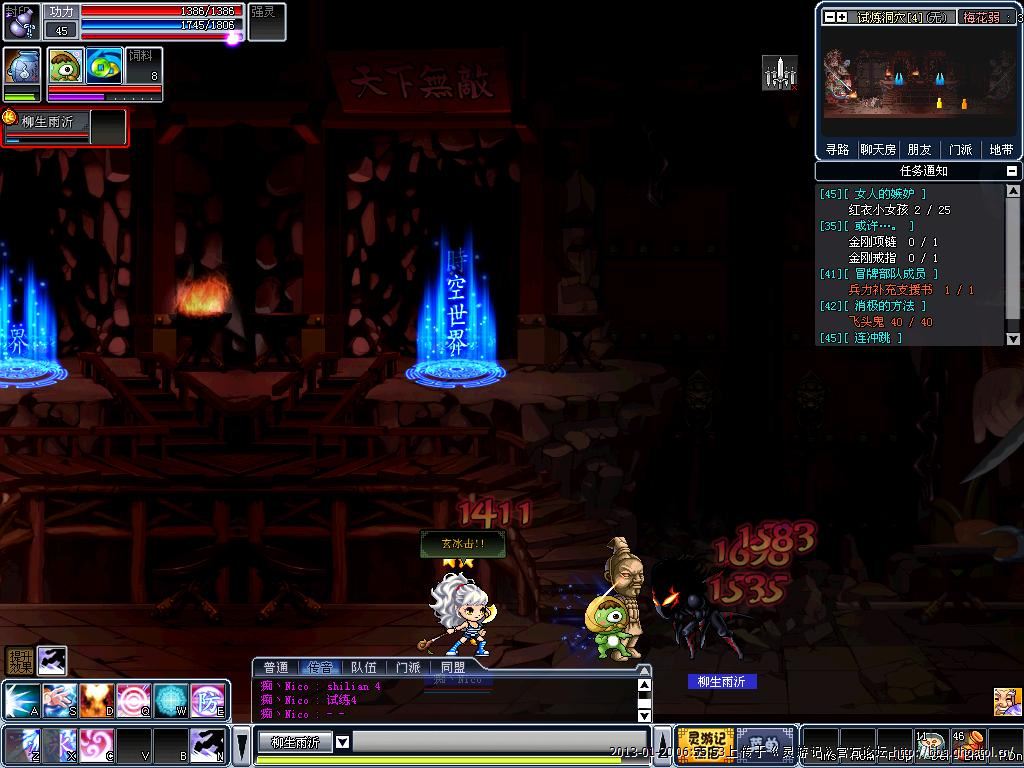Click the old man advisor portrait
This screenshot has height=768, width=1024.
(1007, 702)
